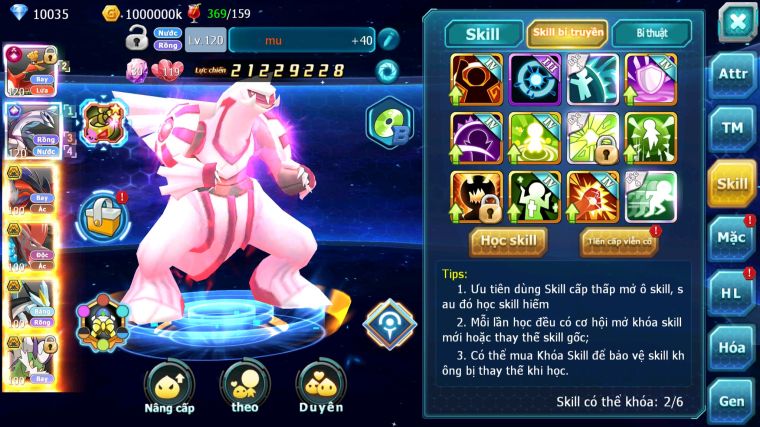
Task: Open Tiến cấp viễn cổ
Action: click(619, 241)
